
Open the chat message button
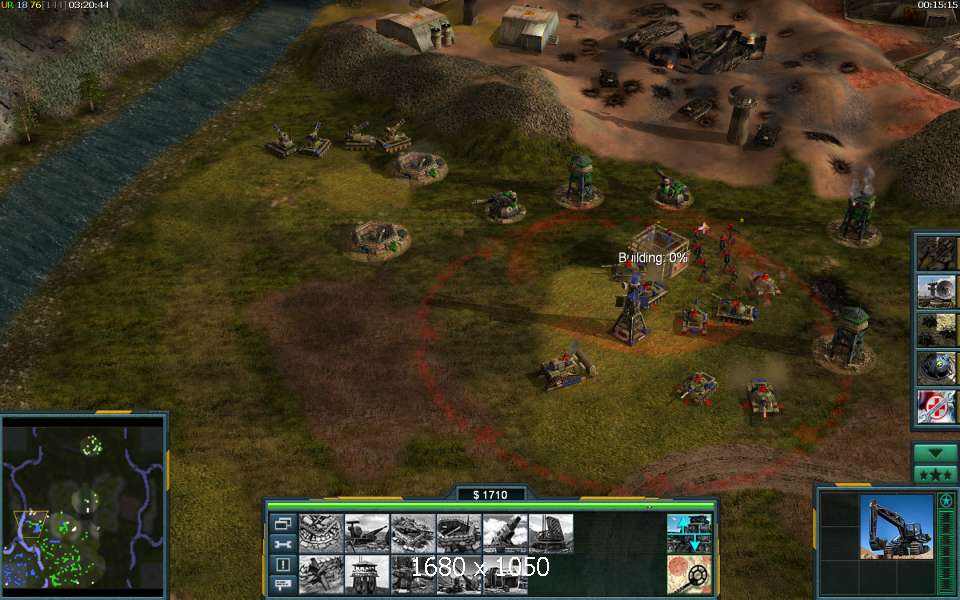(283, 584)
